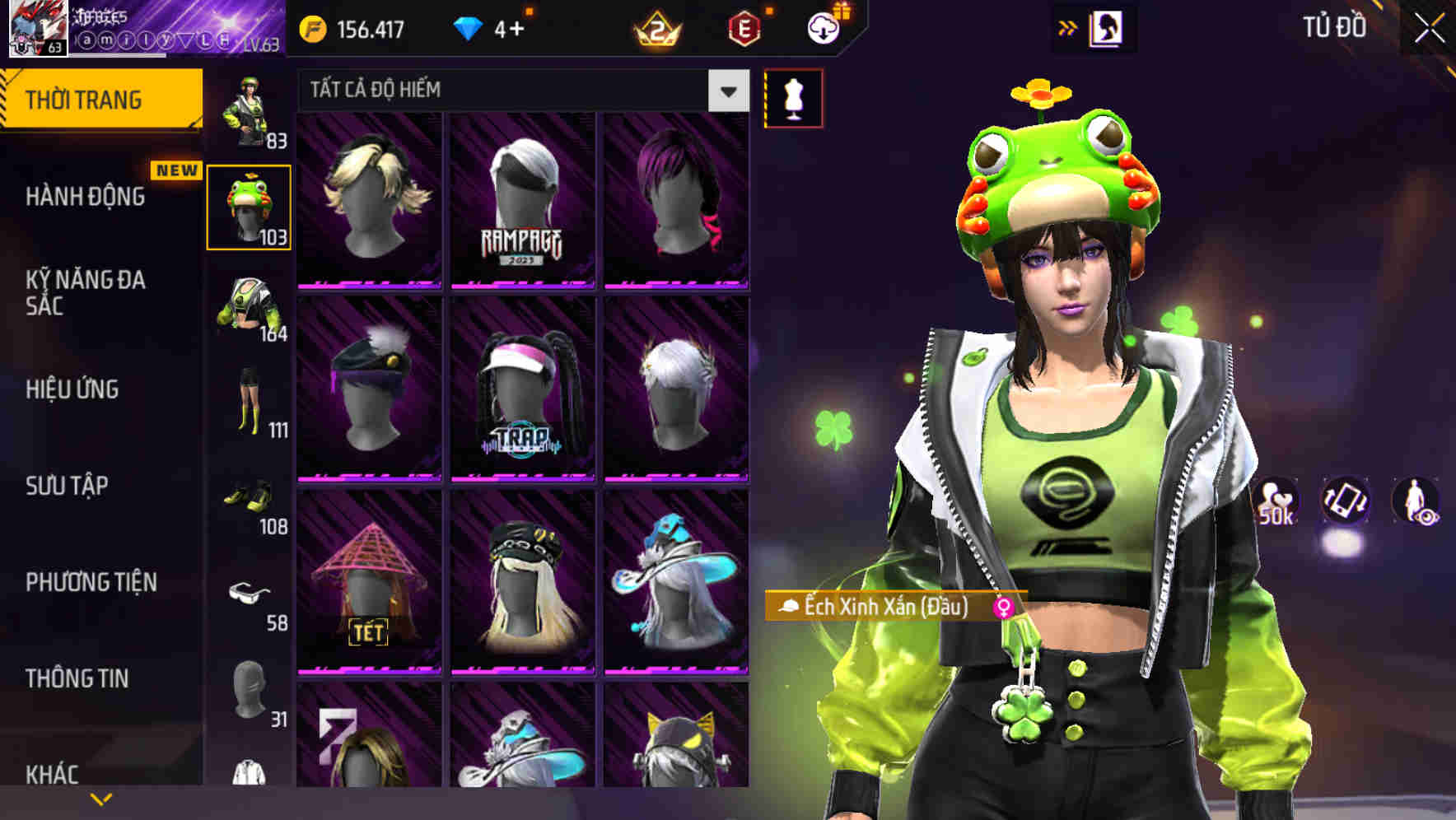Open the HIỆU ỨNG tab

(x=72, y=389)
